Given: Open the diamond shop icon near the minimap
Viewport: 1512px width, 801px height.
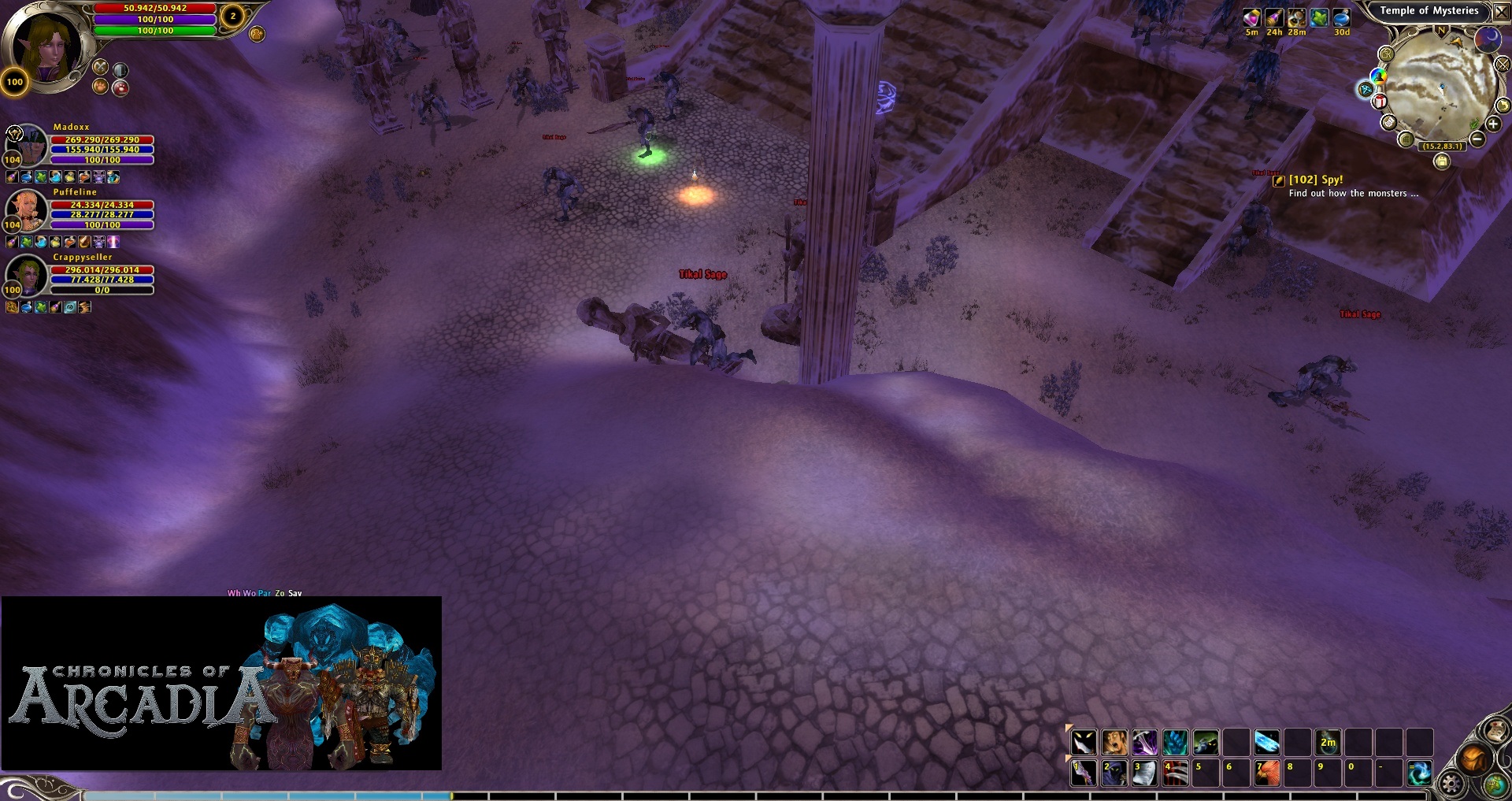Looking at the screenshot, I should (1366, 90).
